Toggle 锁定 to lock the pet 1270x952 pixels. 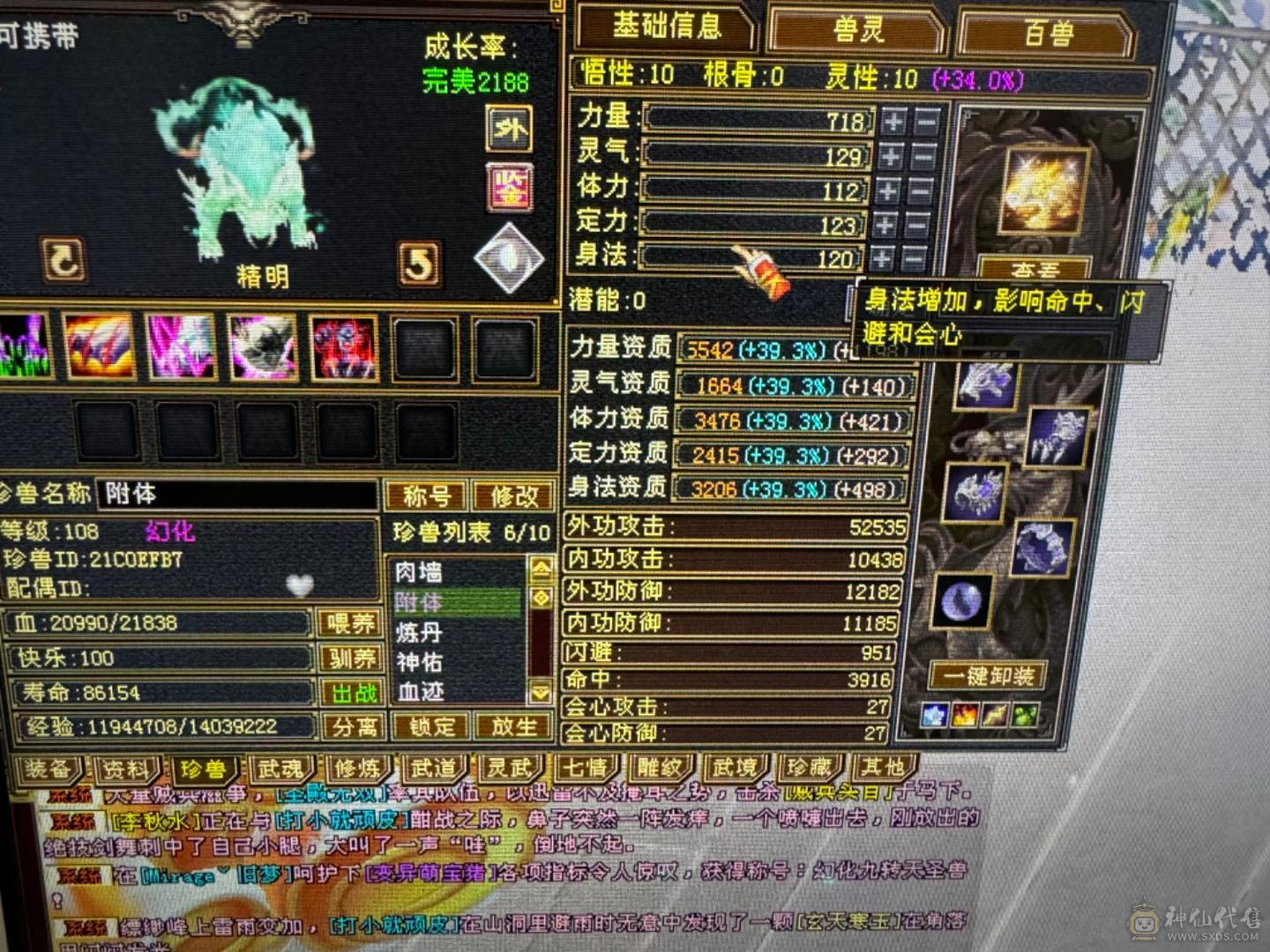(432, 726)
